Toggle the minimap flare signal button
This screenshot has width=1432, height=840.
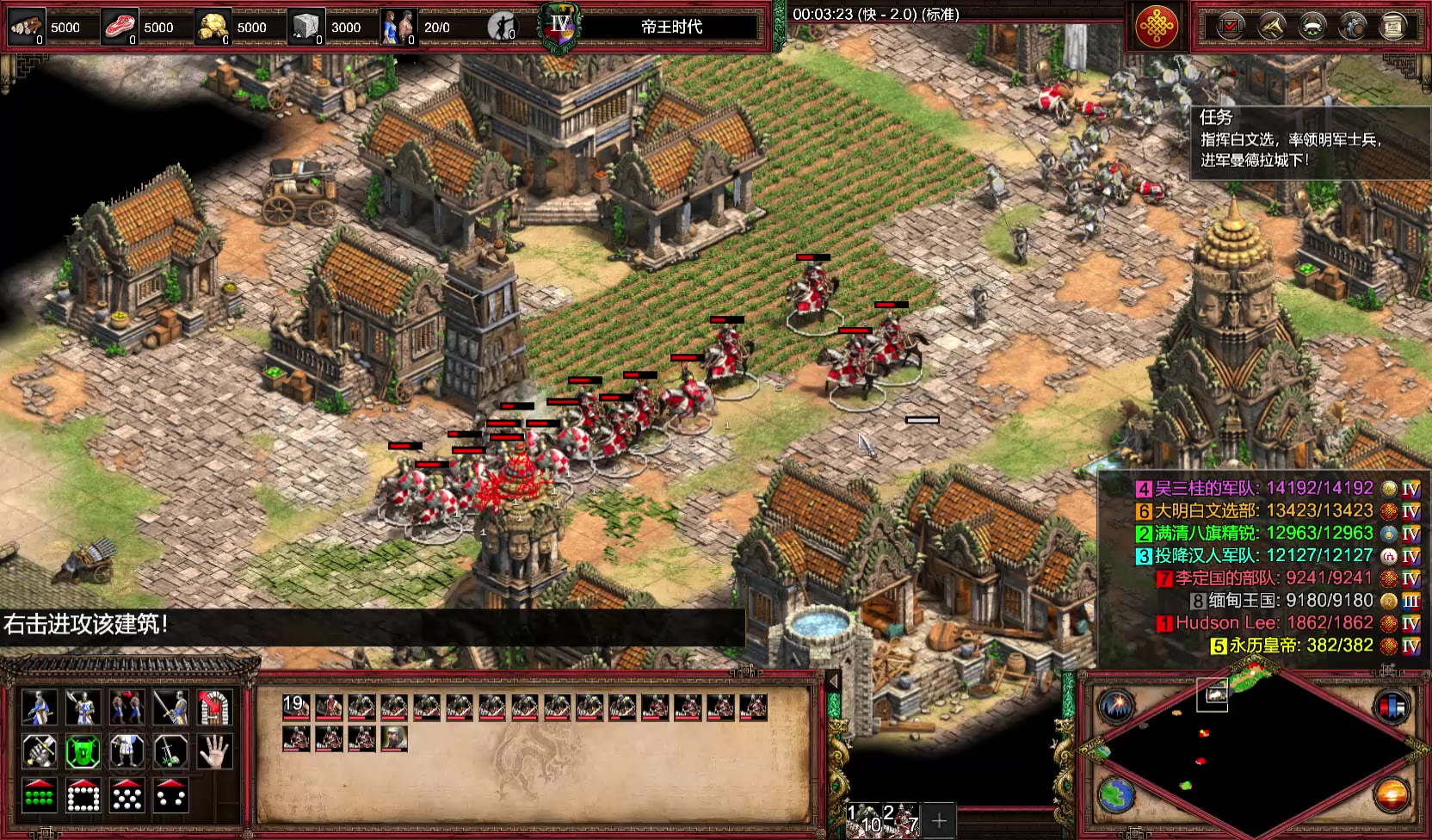tap(1116, 707)
